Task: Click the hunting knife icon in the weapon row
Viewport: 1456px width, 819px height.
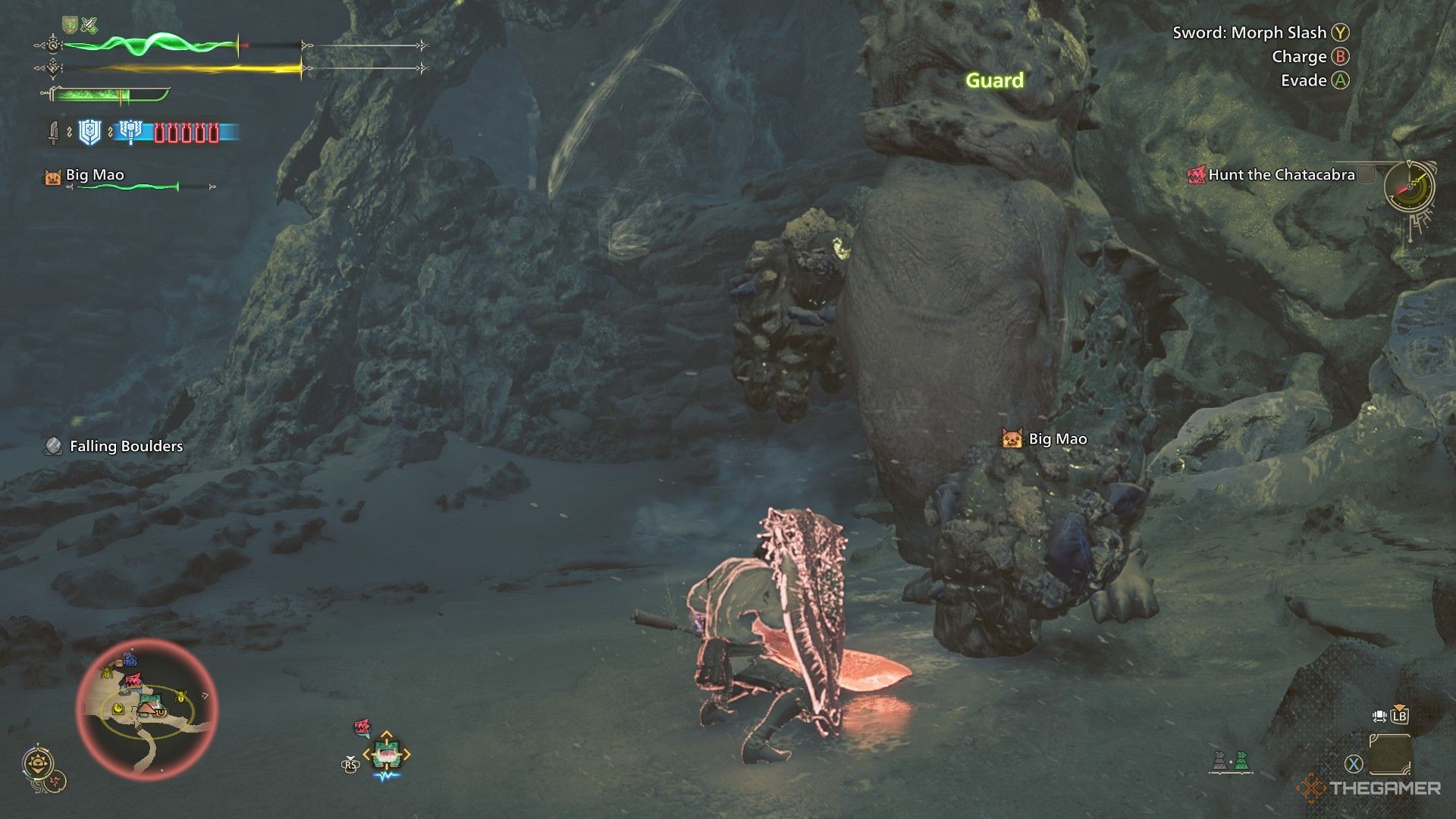Action: coord(55,133)
